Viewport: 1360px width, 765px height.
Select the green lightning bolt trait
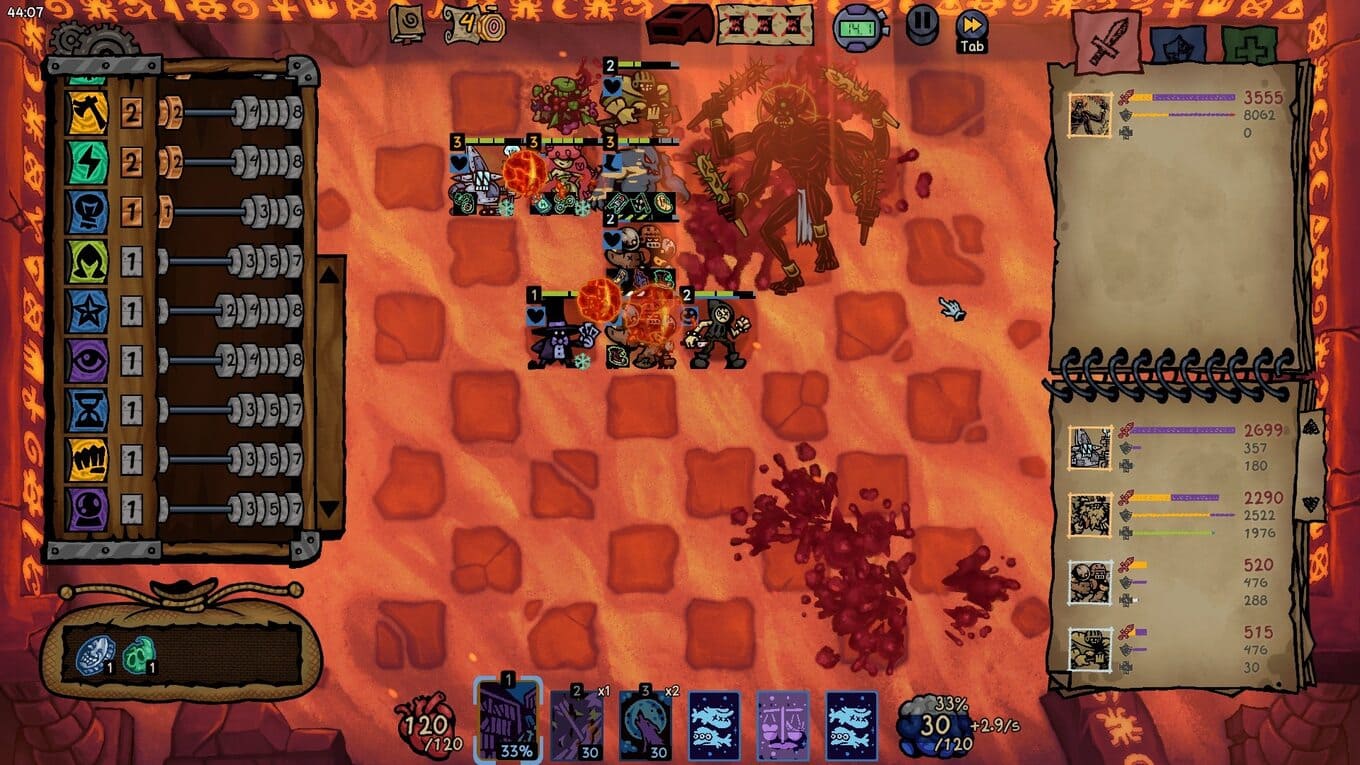click(87, 161)
